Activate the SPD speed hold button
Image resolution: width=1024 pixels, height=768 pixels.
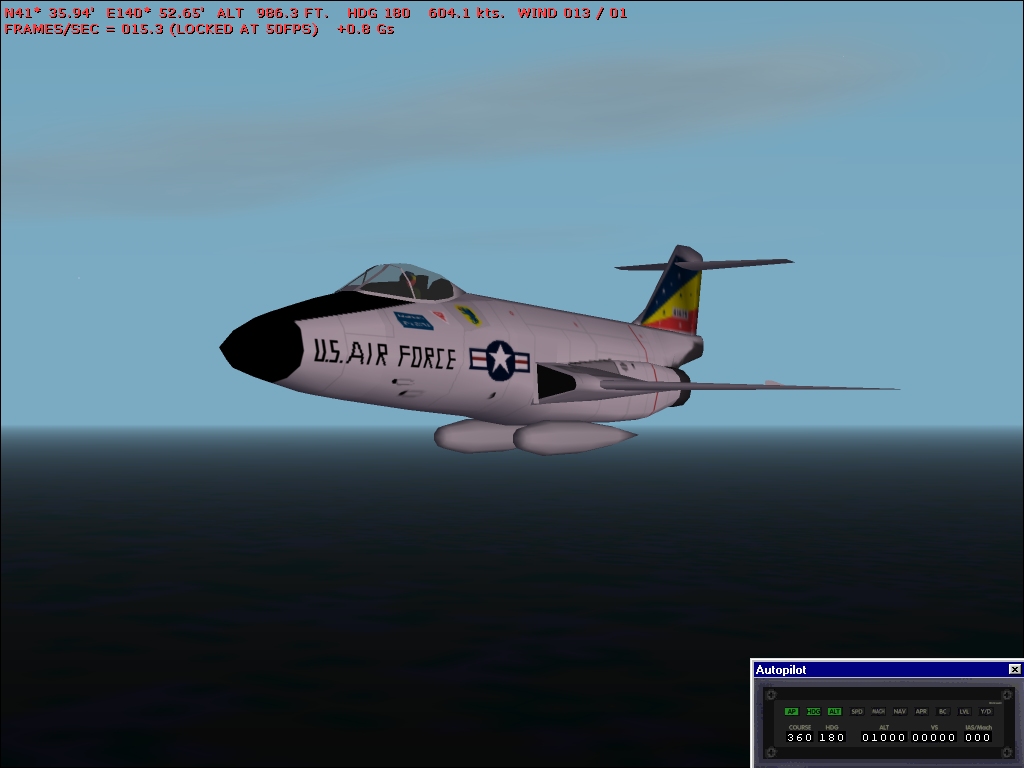pyautogui.click(x=857, y=711)
